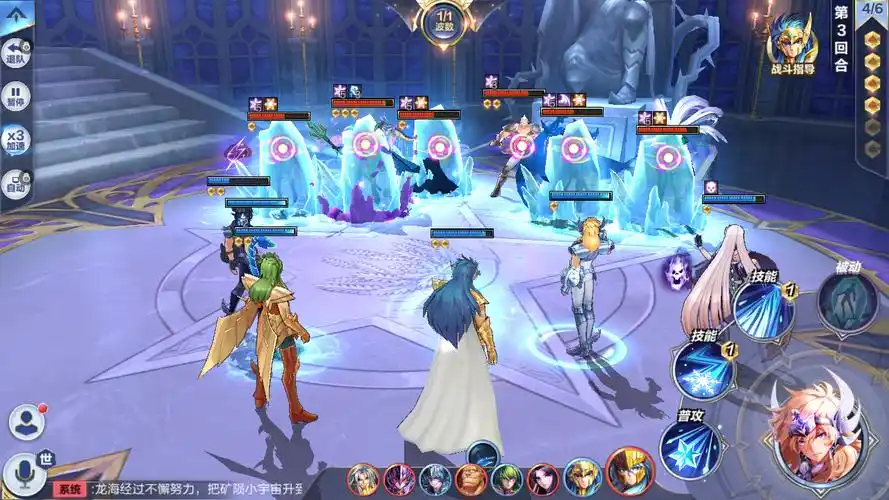Select the green-haired portrait in turn order

tap(508, 480)
